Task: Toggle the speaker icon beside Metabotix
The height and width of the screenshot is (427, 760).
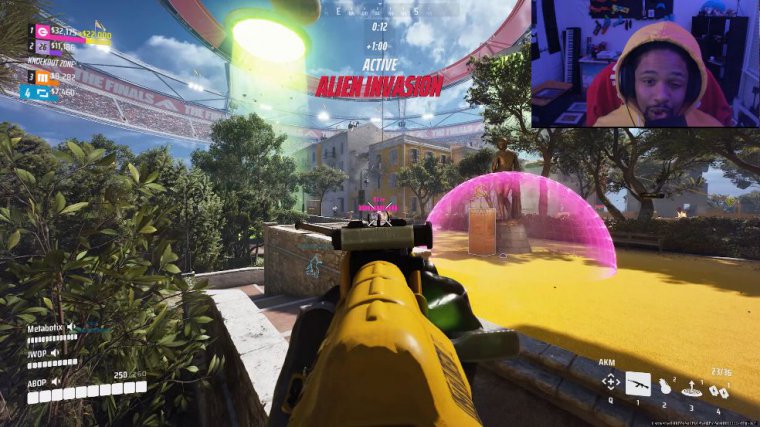Action: pos(71,327)
